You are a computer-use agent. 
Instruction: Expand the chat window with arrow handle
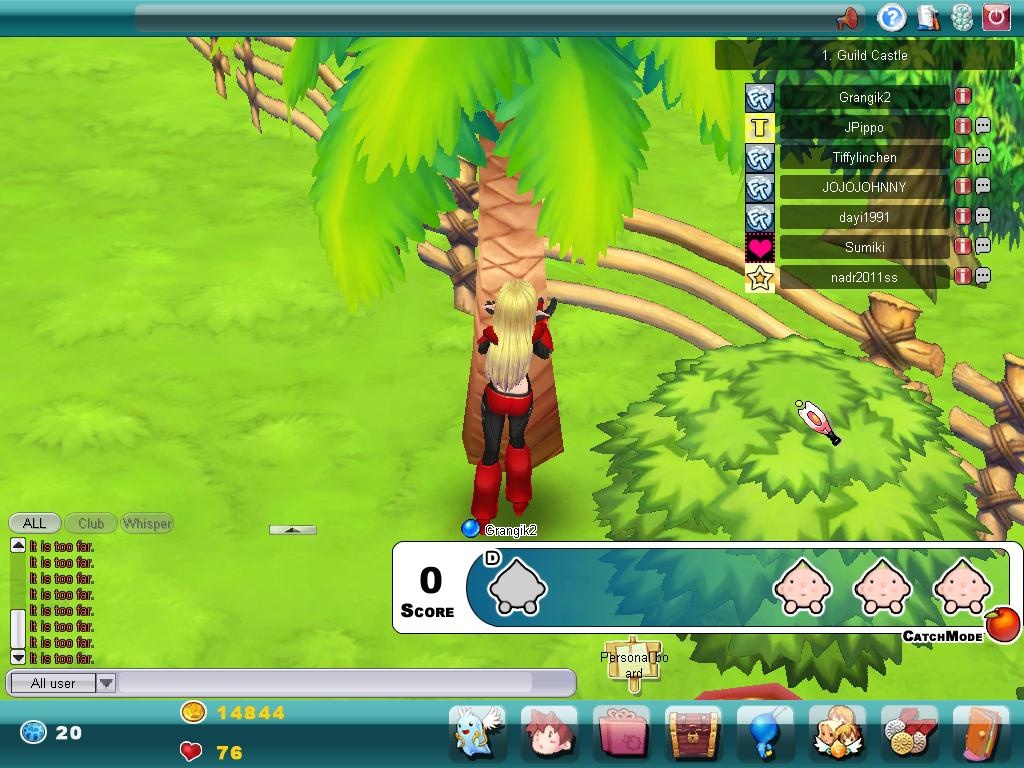pyautogui.click(x=293, y=530)
